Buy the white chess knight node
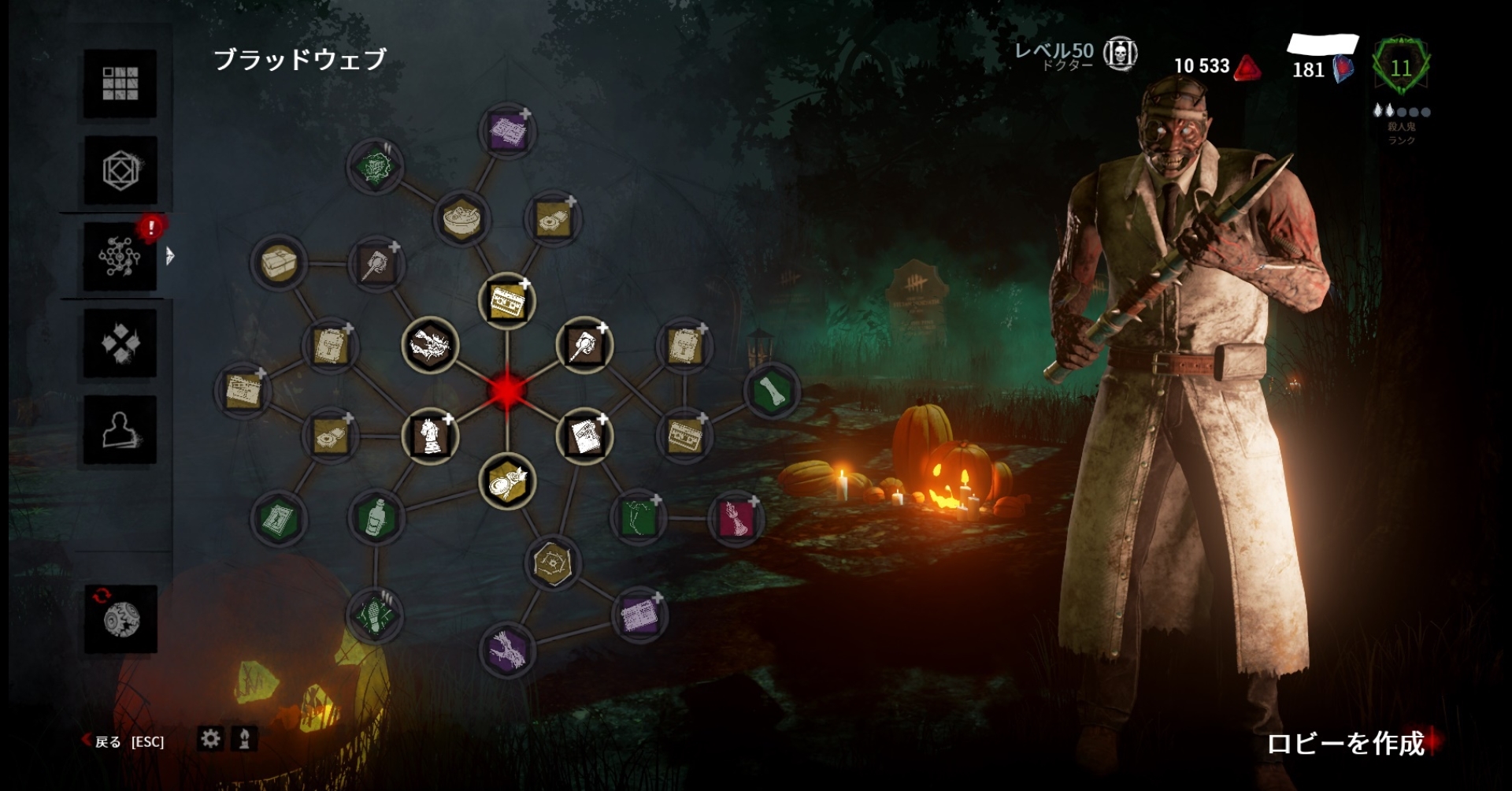 click(430, 436)
